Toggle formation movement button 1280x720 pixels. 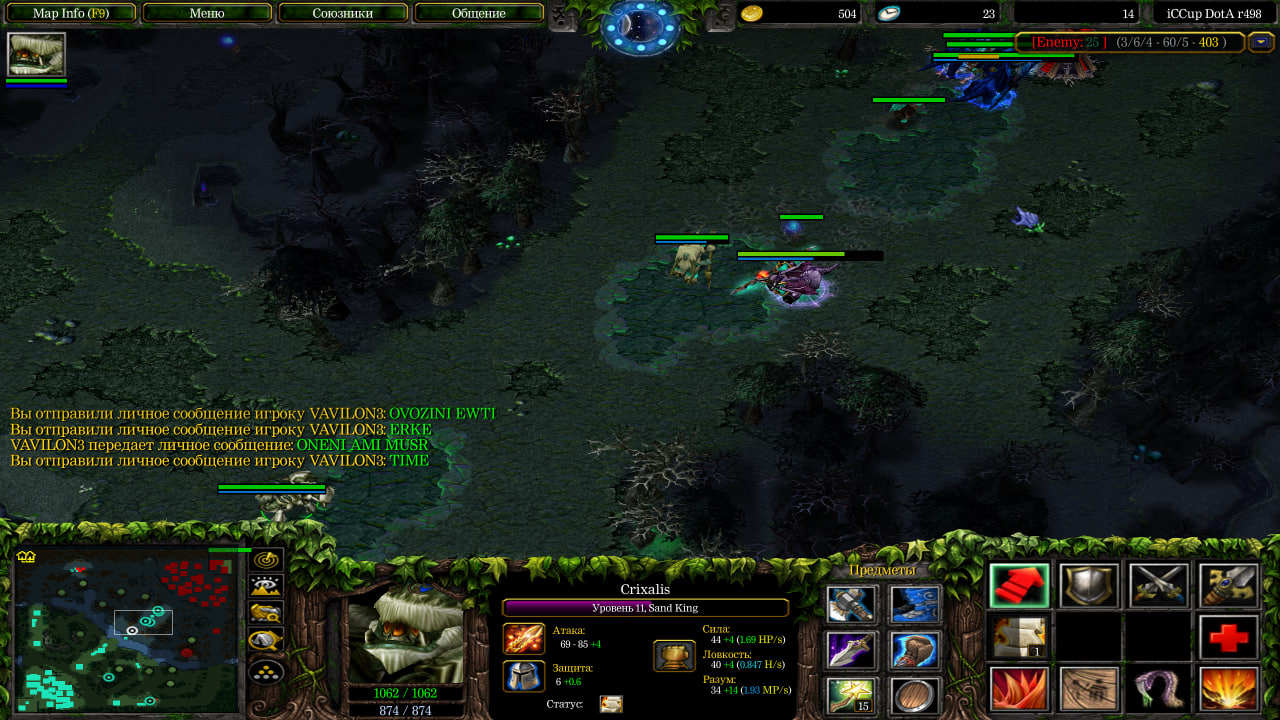tap(266, 671)
